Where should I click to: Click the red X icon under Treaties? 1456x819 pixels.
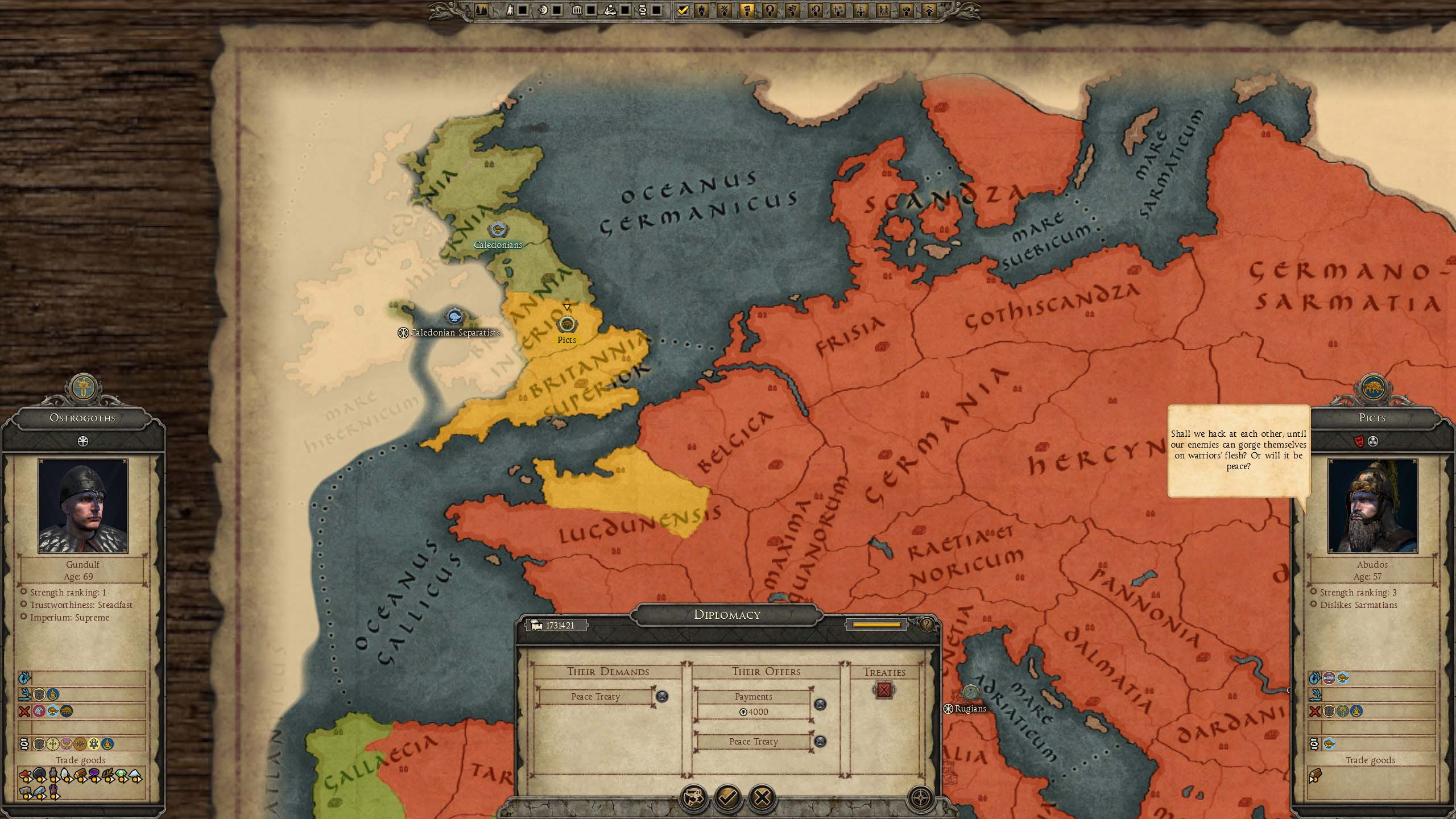click(x=884, y=690)
